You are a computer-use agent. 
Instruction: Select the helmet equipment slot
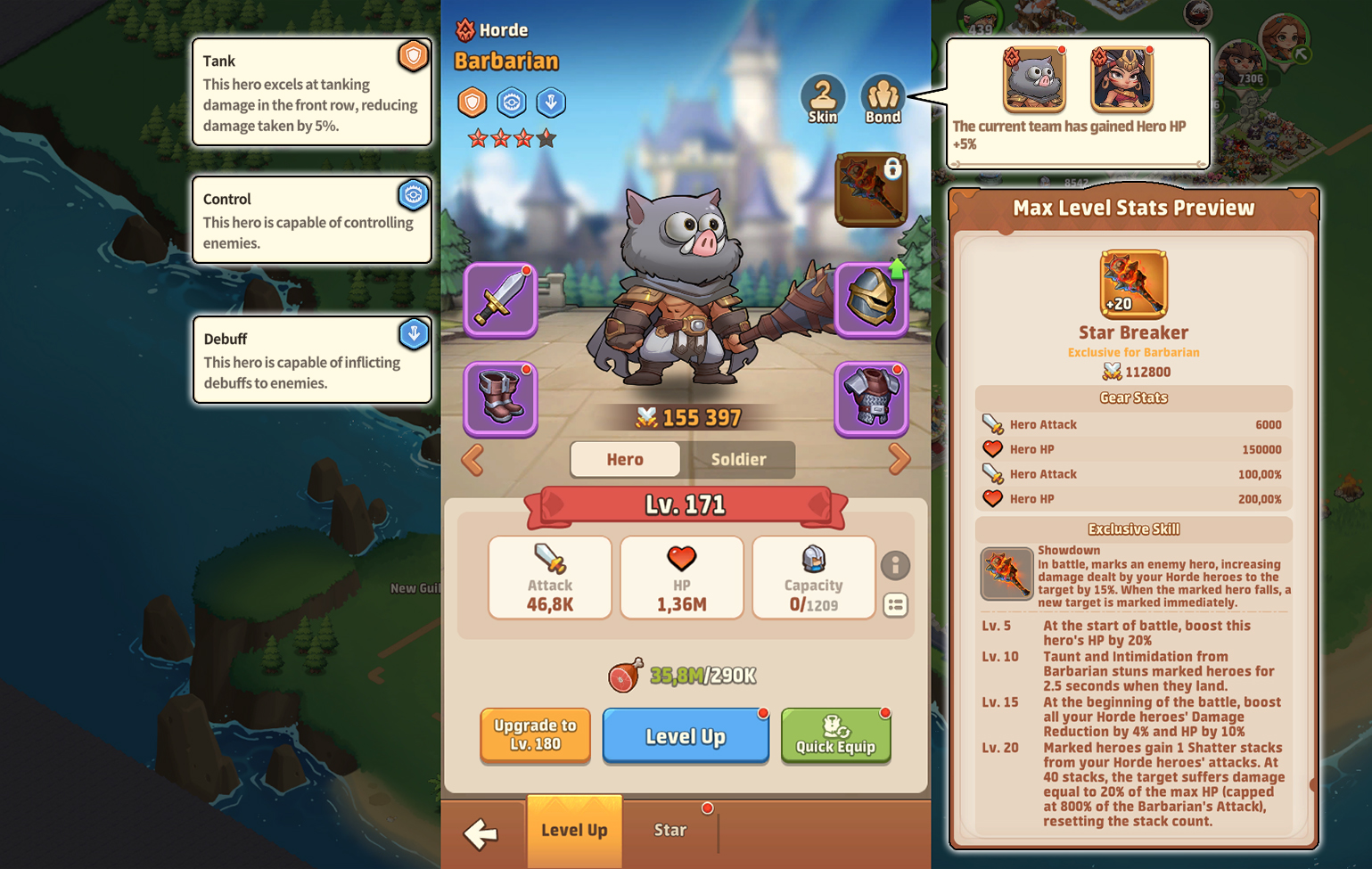click(x=871, y=299)
